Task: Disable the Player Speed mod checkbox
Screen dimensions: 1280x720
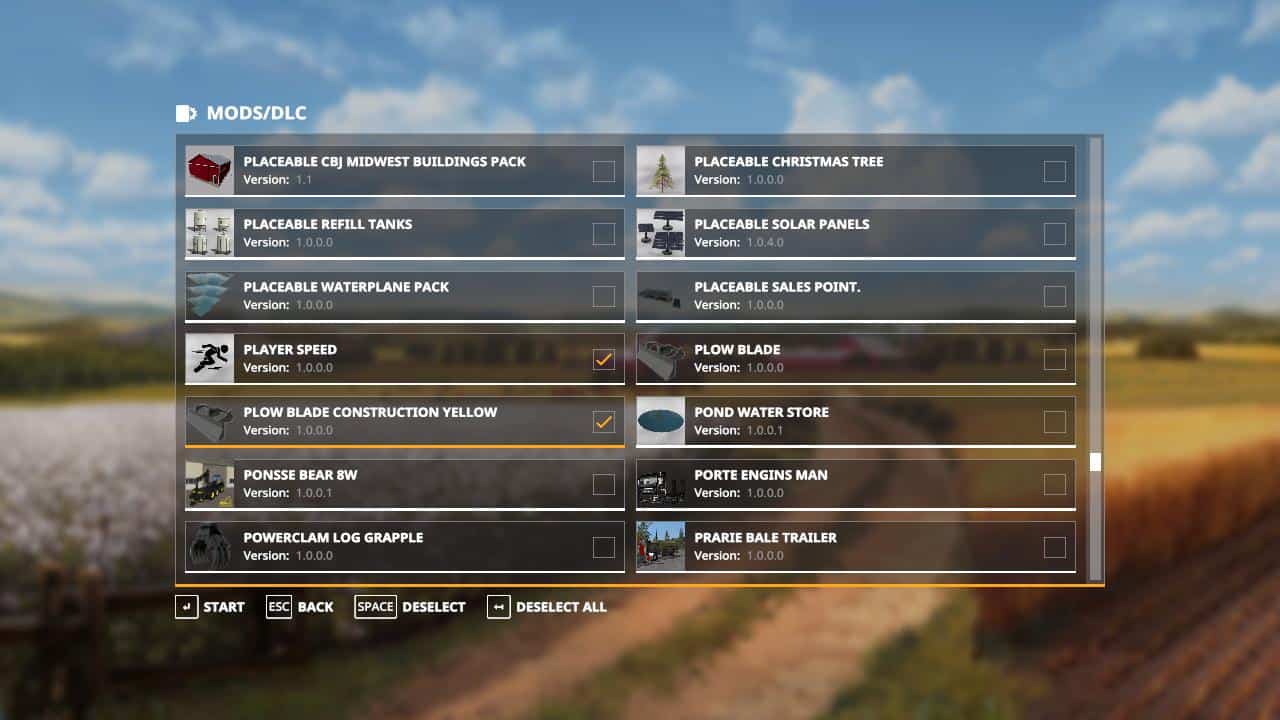Action: click(x=603, y=358)
